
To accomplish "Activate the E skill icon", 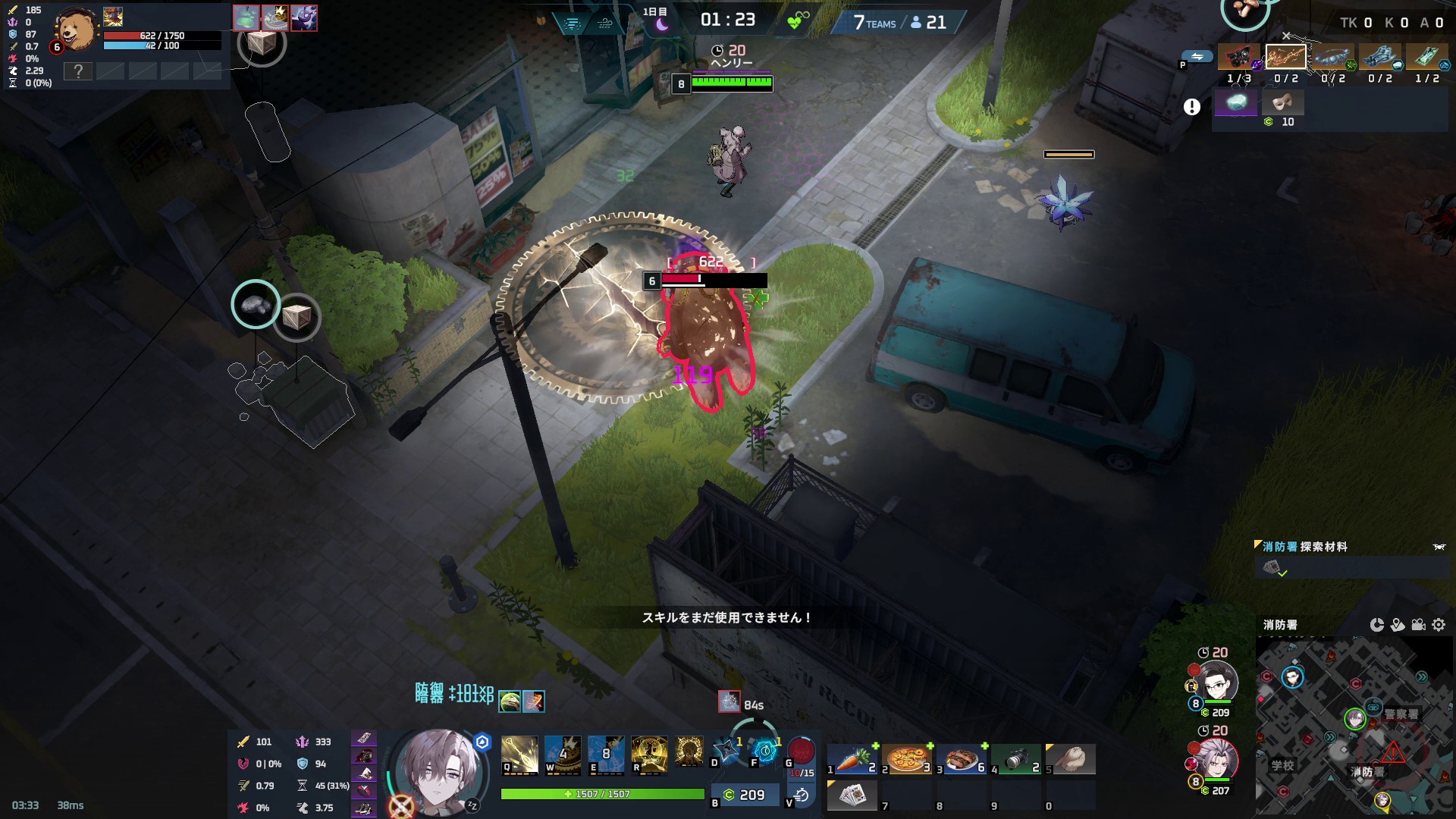I will tap(606, 754).
